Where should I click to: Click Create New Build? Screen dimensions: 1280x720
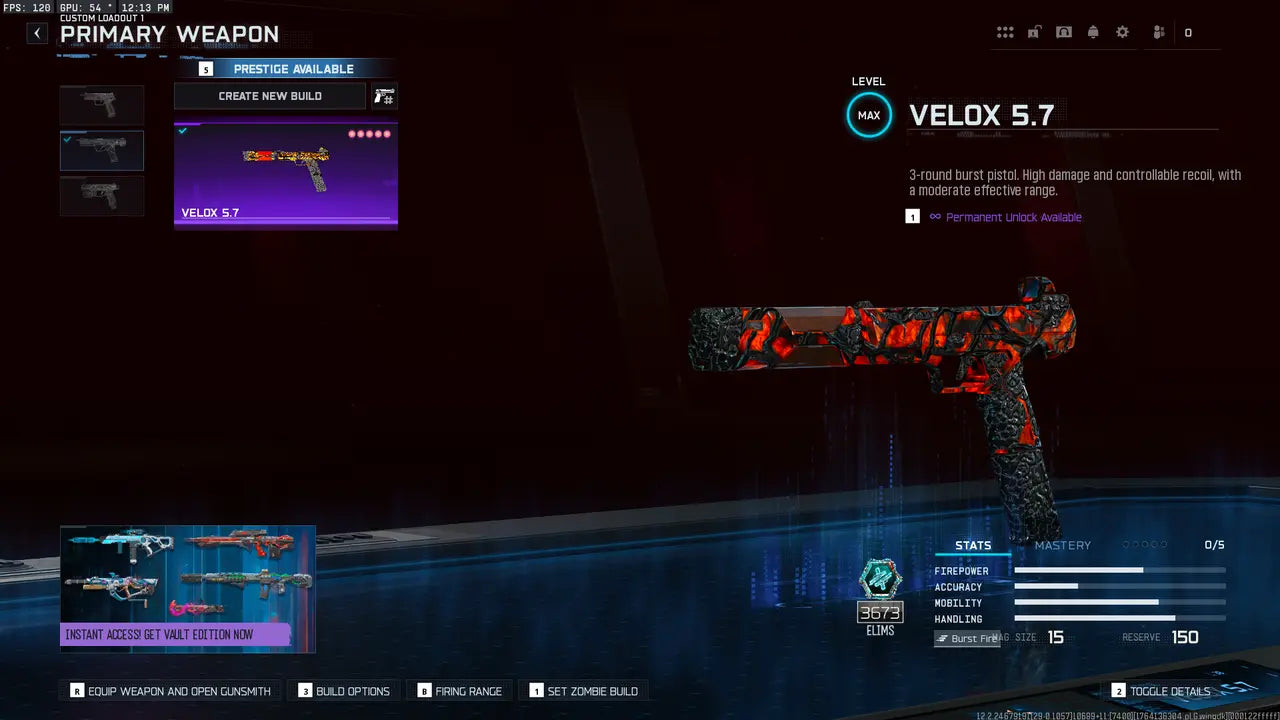tap(270, 96)
